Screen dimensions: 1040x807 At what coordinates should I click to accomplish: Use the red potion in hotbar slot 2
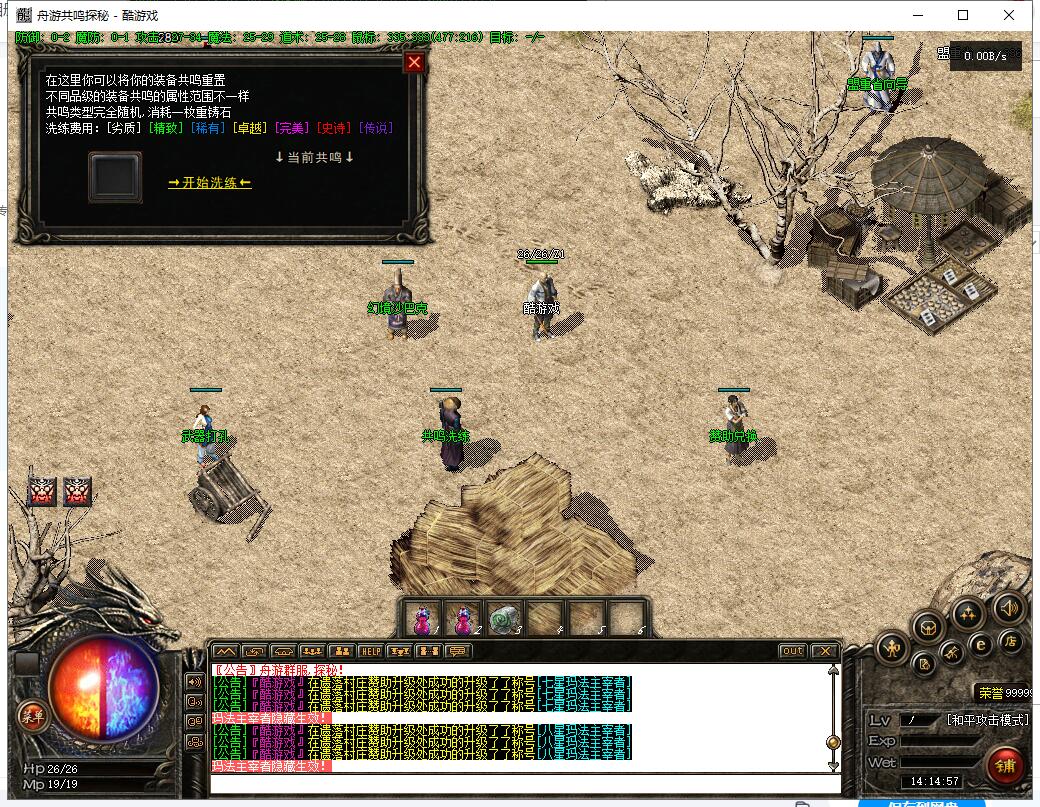[x=463, y=619]
